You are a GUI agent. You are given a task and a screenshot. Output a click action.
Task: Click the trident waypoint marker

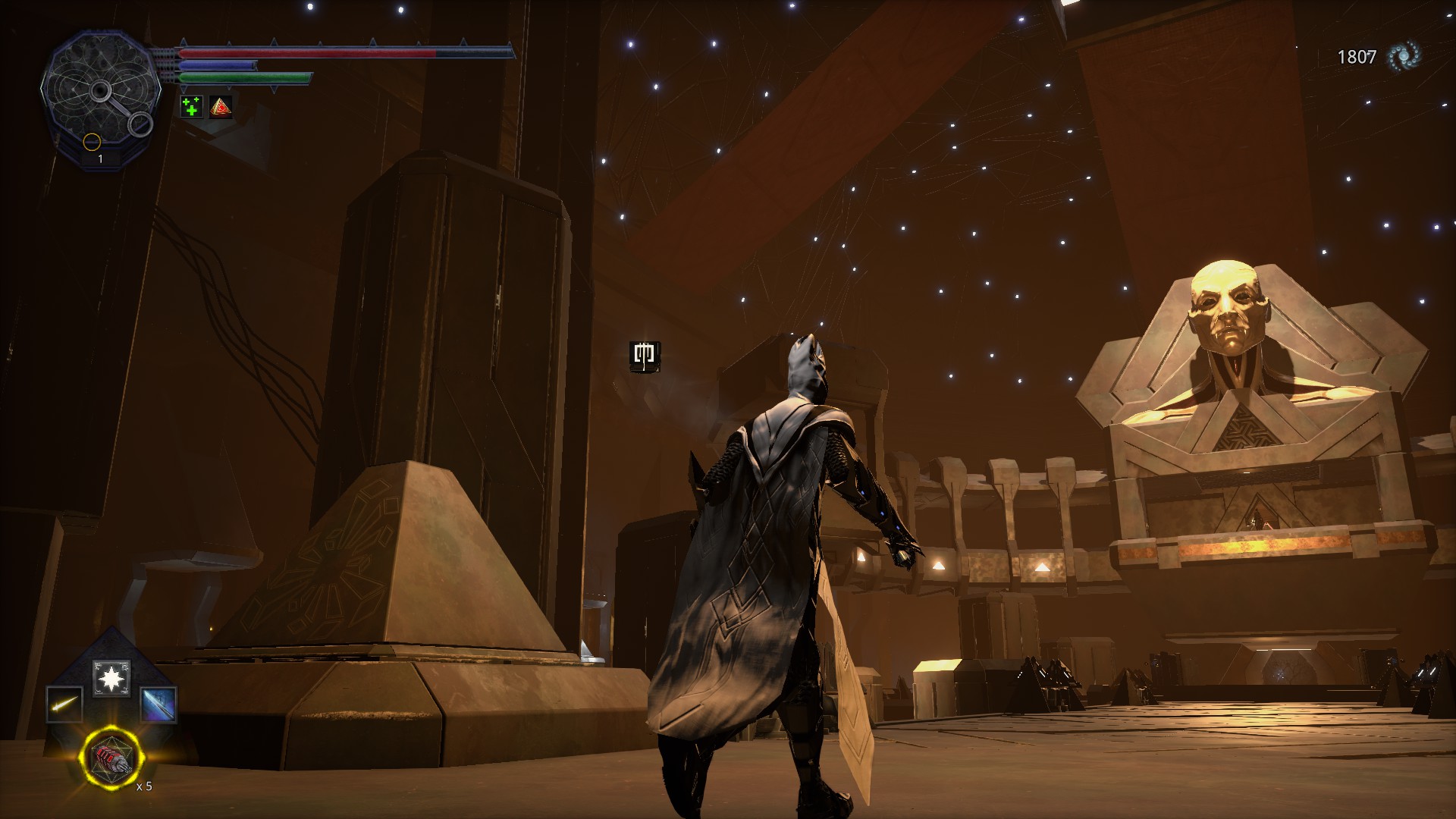645,356
